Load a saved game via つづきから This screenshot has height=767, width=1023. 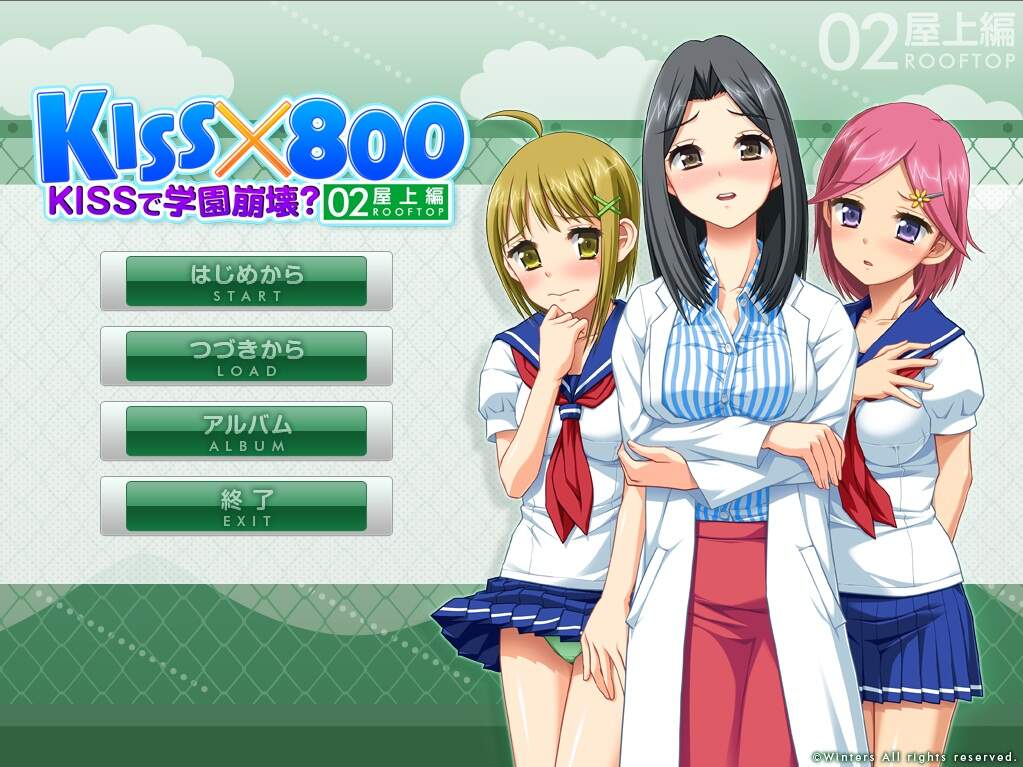(246, 356)
